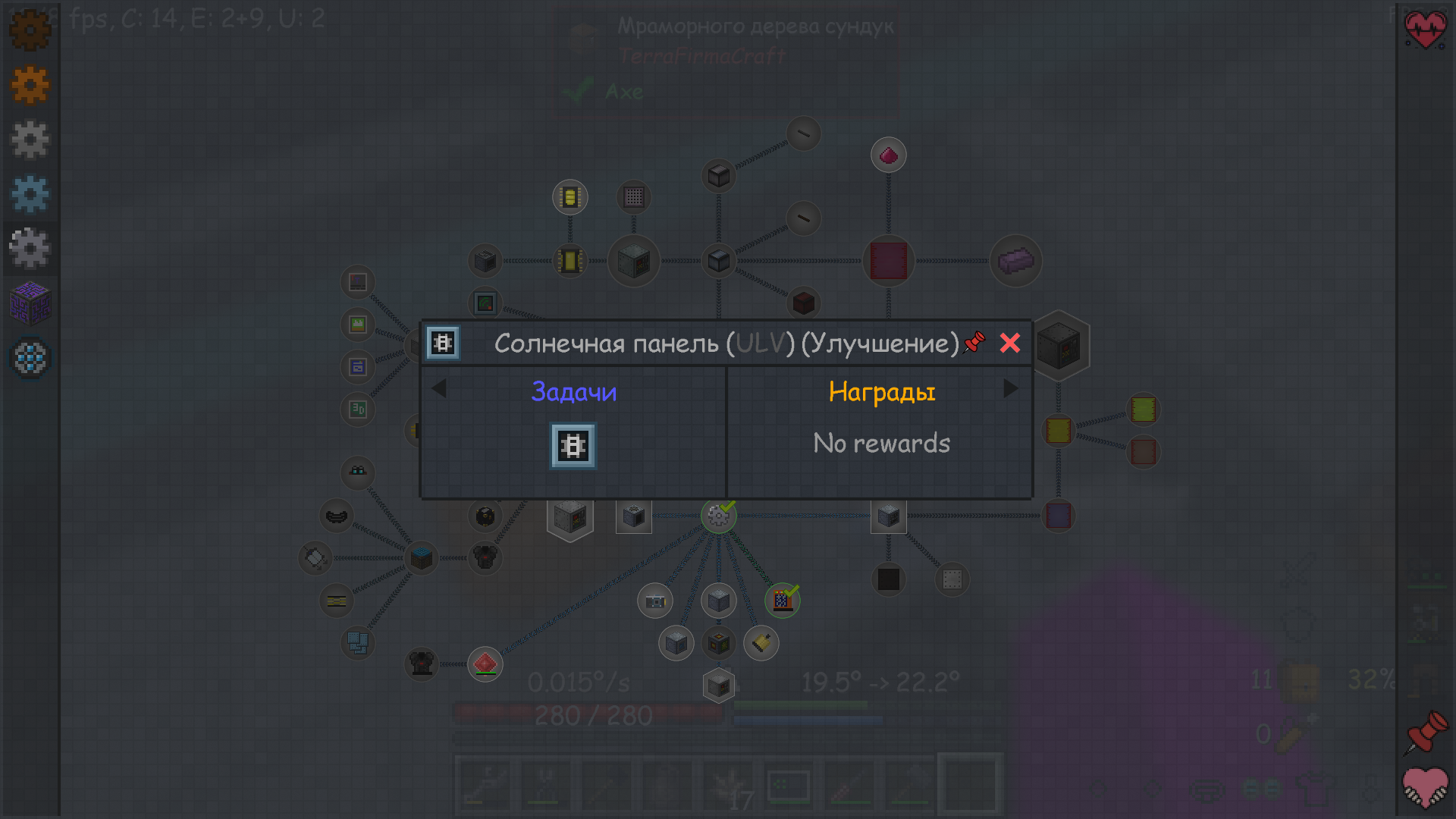The image size is (1456, 819).
Task: Click the right arrow beside Награды
Action: tap(1011, 389)
